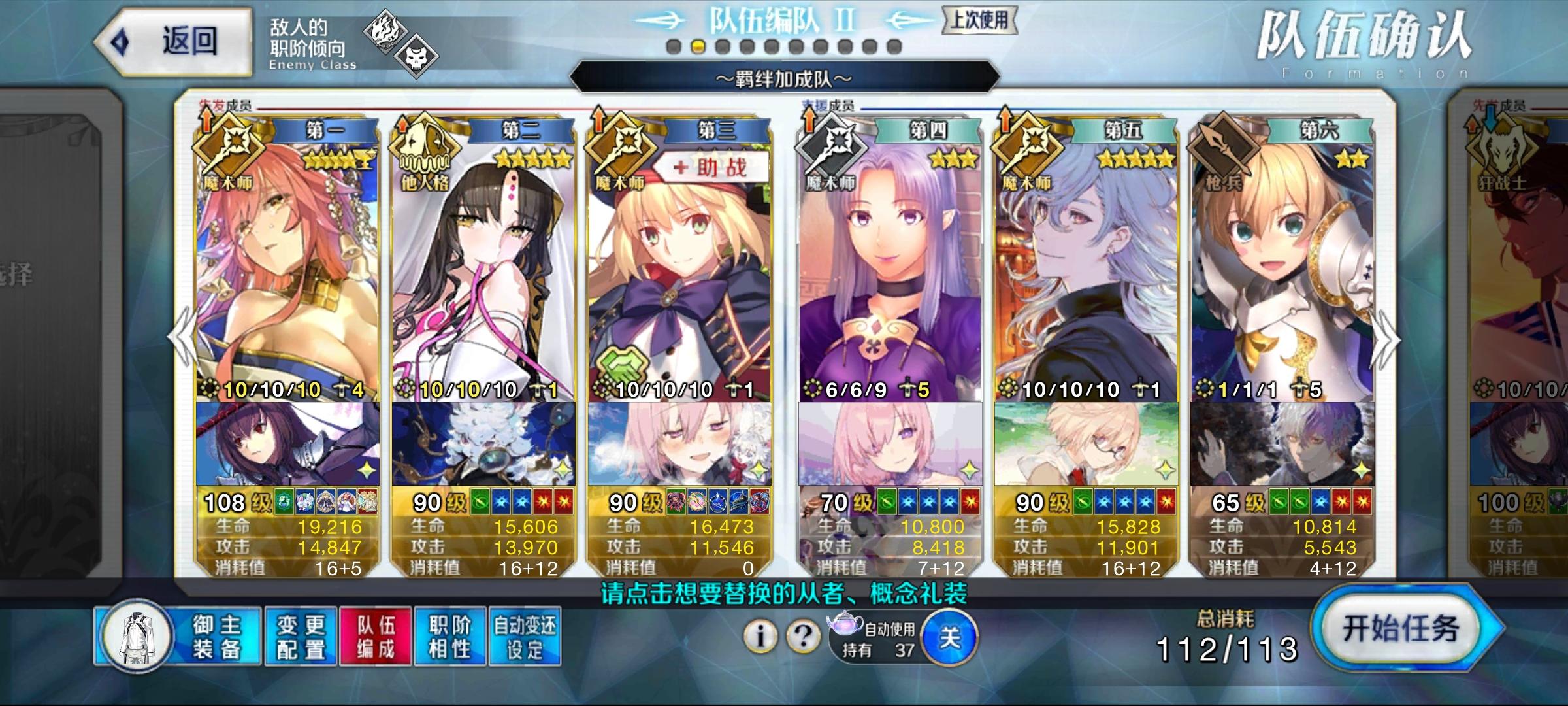Show 职阶相性 class affinity chart
The height and width of the screenshot is (706, 1568).
pos(450,636)
